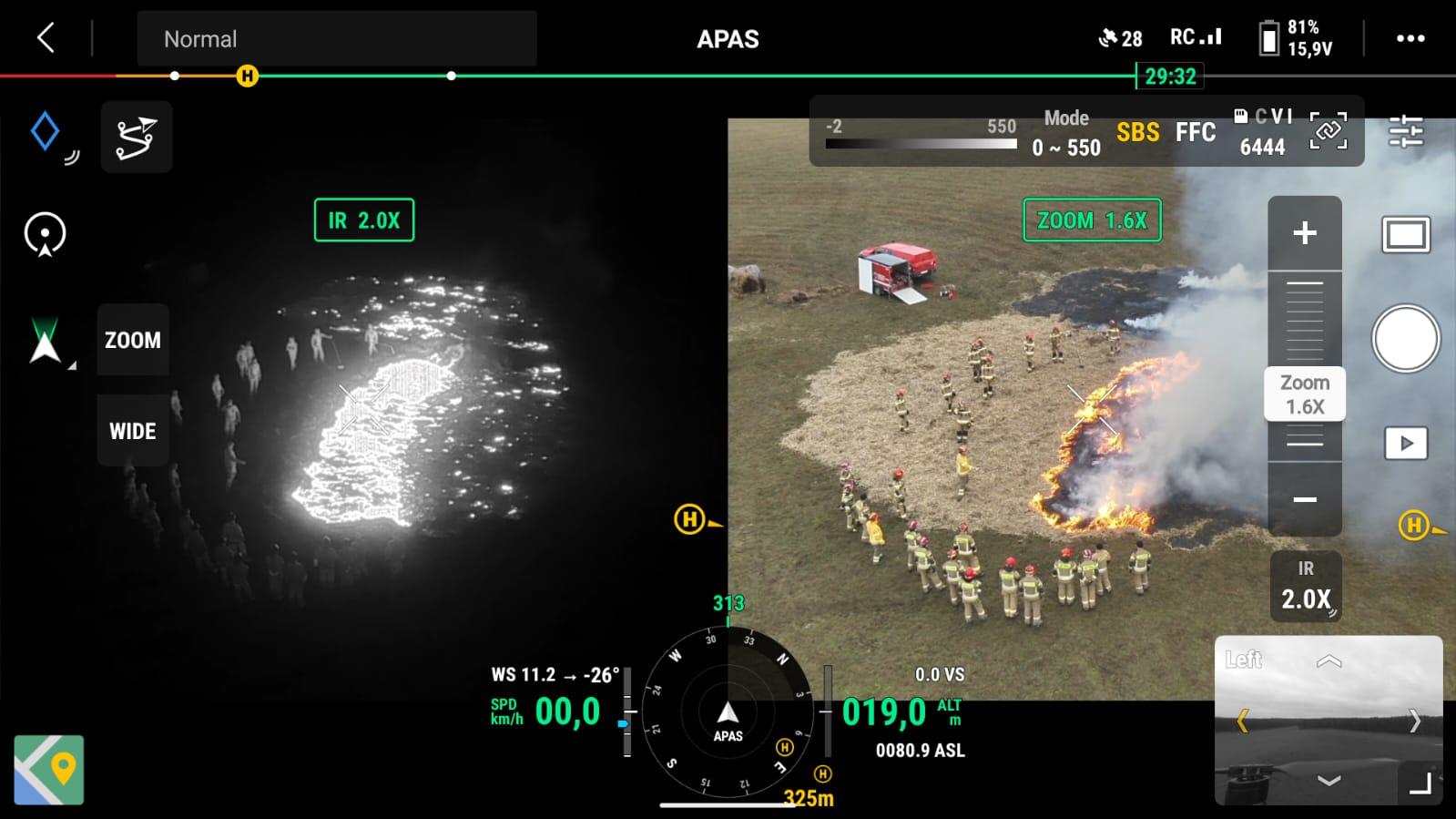Tap the back arrow button

click(46, 38)
